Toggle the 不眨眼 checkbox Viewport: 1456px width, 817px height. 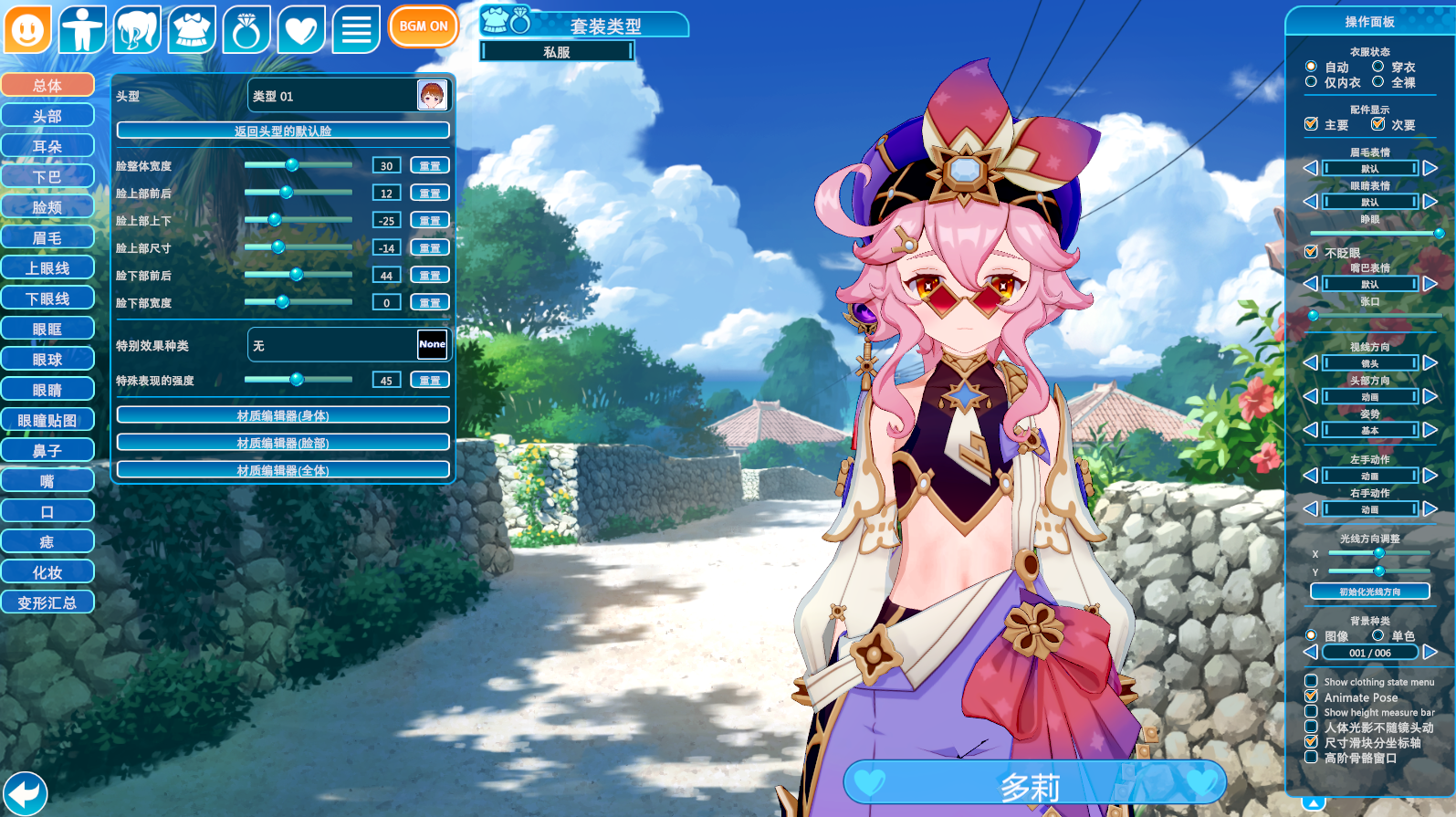click(1312, 252)
